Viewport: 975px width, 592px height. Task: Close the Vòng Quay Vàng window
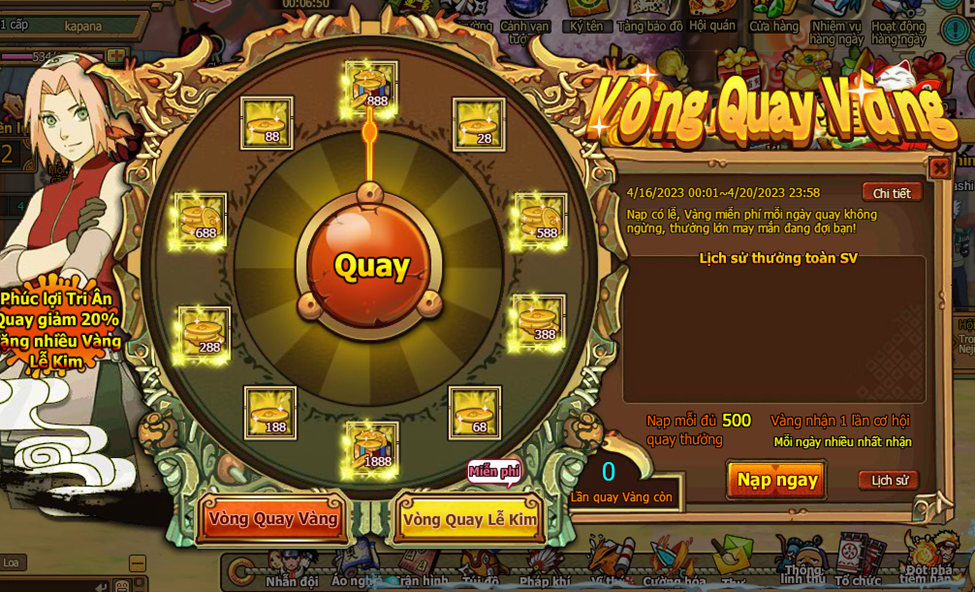[x=939, y=168]
